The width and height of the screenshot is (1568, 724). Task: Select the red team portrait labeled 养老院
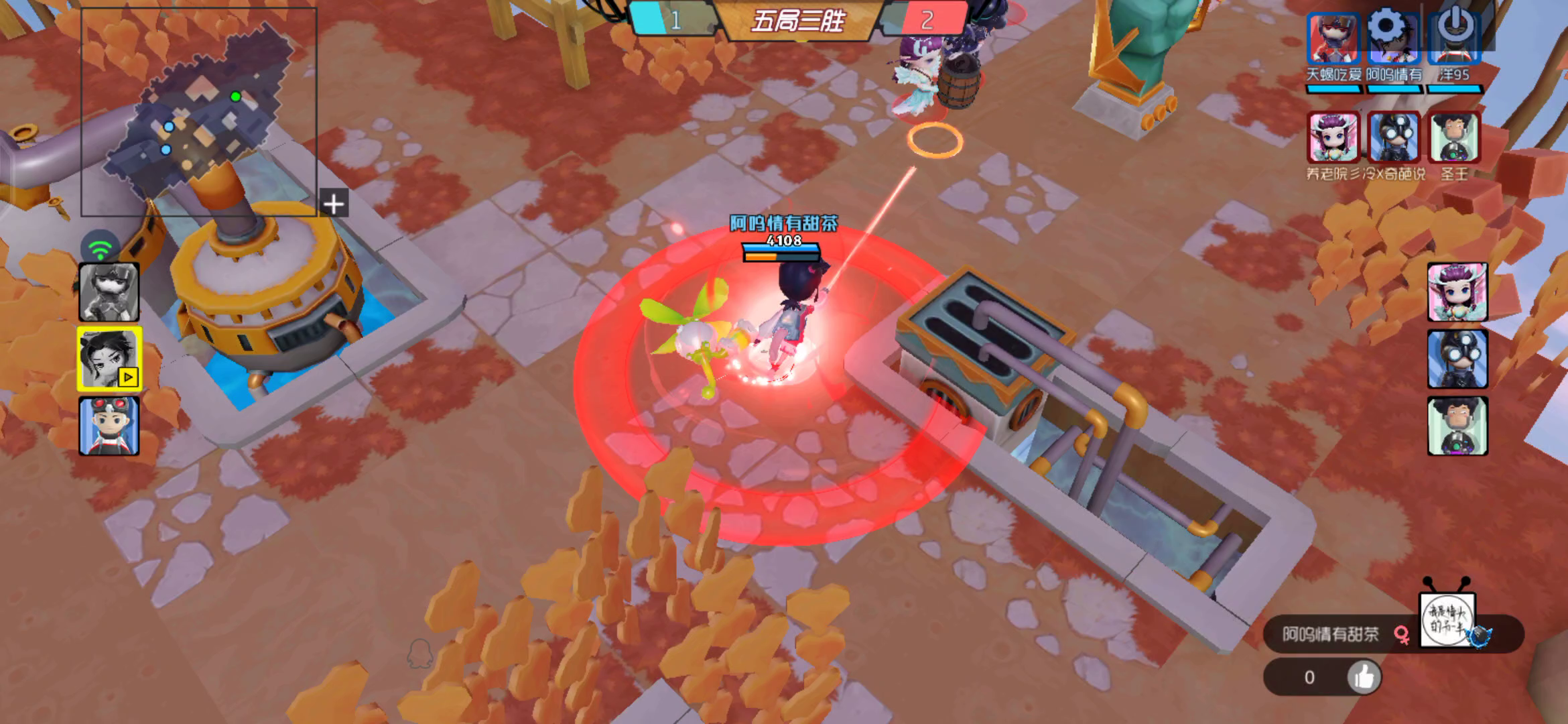pos(1333,138)
